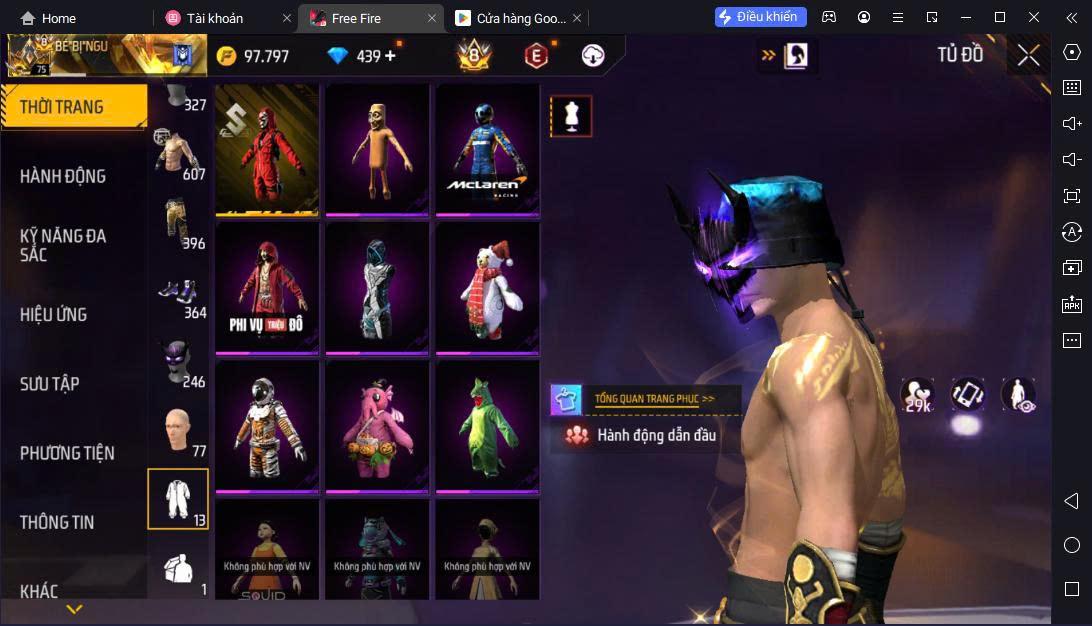The width and height of the screenshot is (1092, 626).
Task: Add diamonds using the plus button
Action: point(390,56)
